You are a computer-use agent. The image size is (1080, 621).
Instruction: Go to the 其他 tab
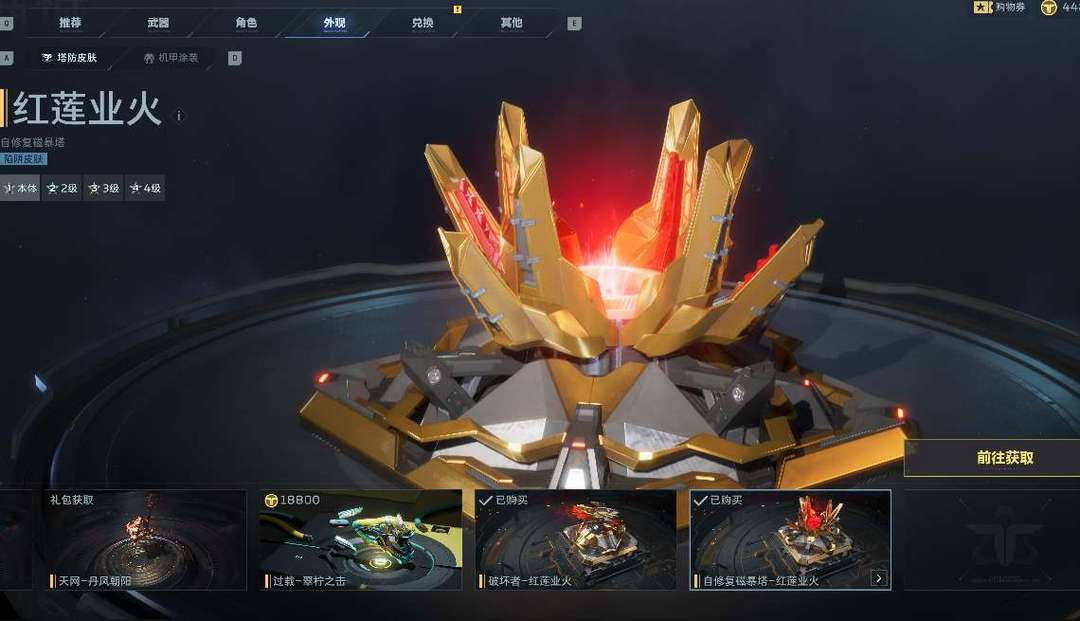510,22
